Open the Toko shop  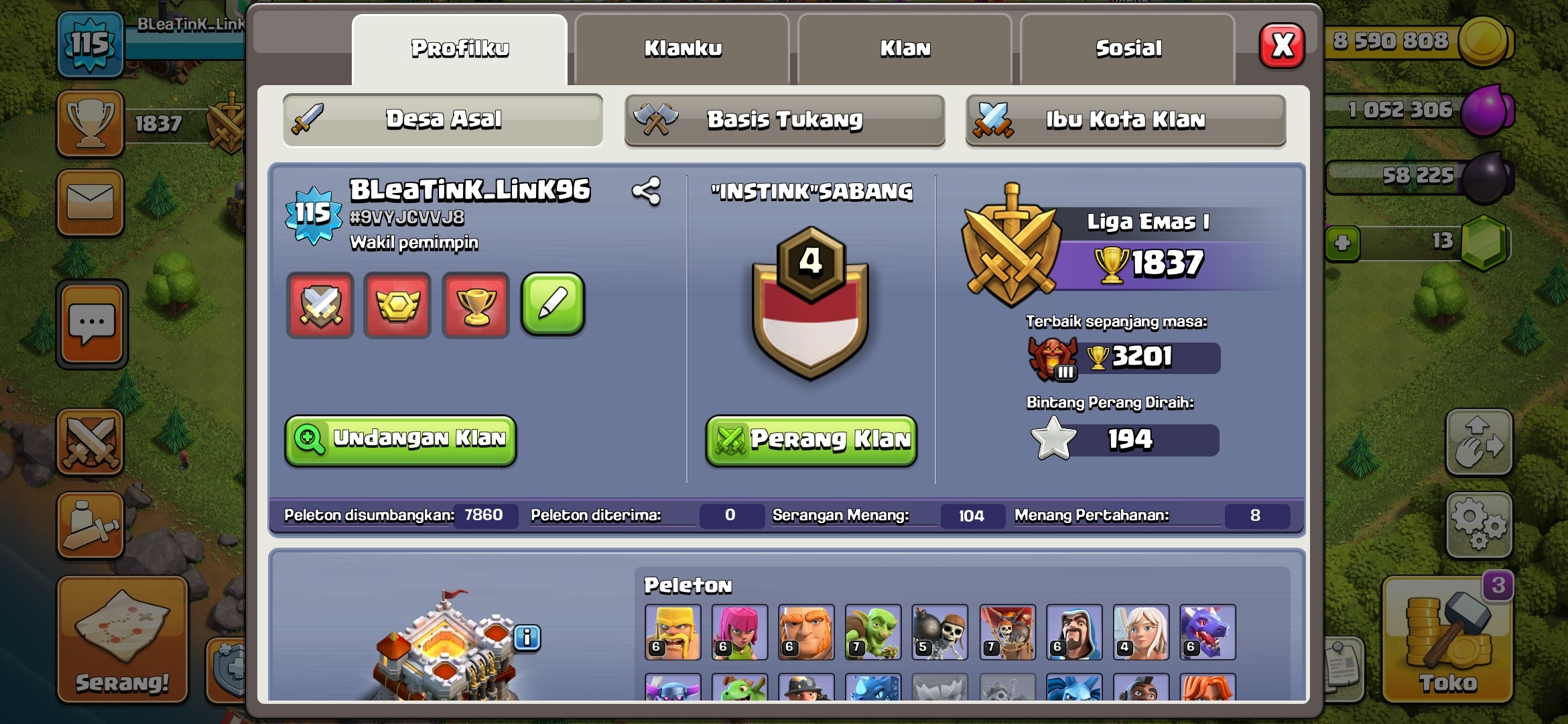(x=1447, y=640)
